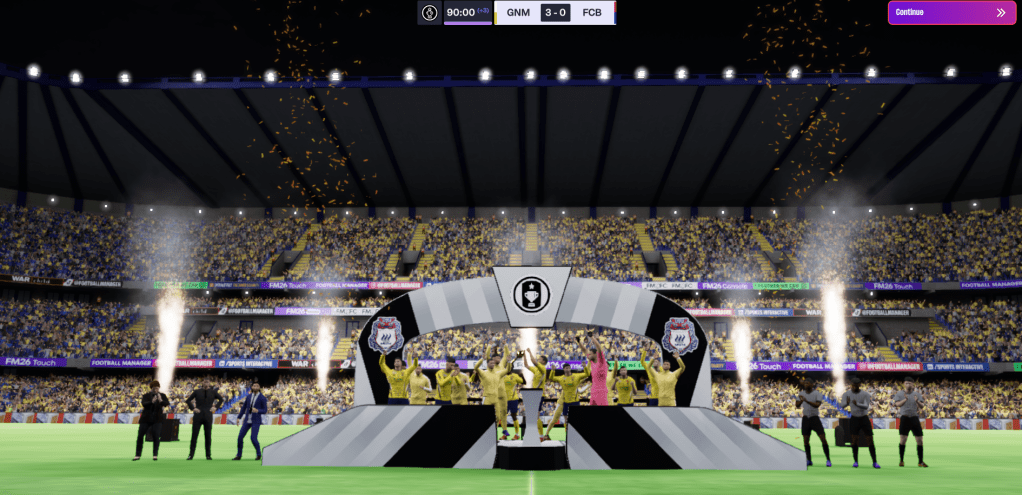This screenshot has height=495, width=1022.
Task: Click the competition trophy icon beside the match clock
Action: [429, 13]
